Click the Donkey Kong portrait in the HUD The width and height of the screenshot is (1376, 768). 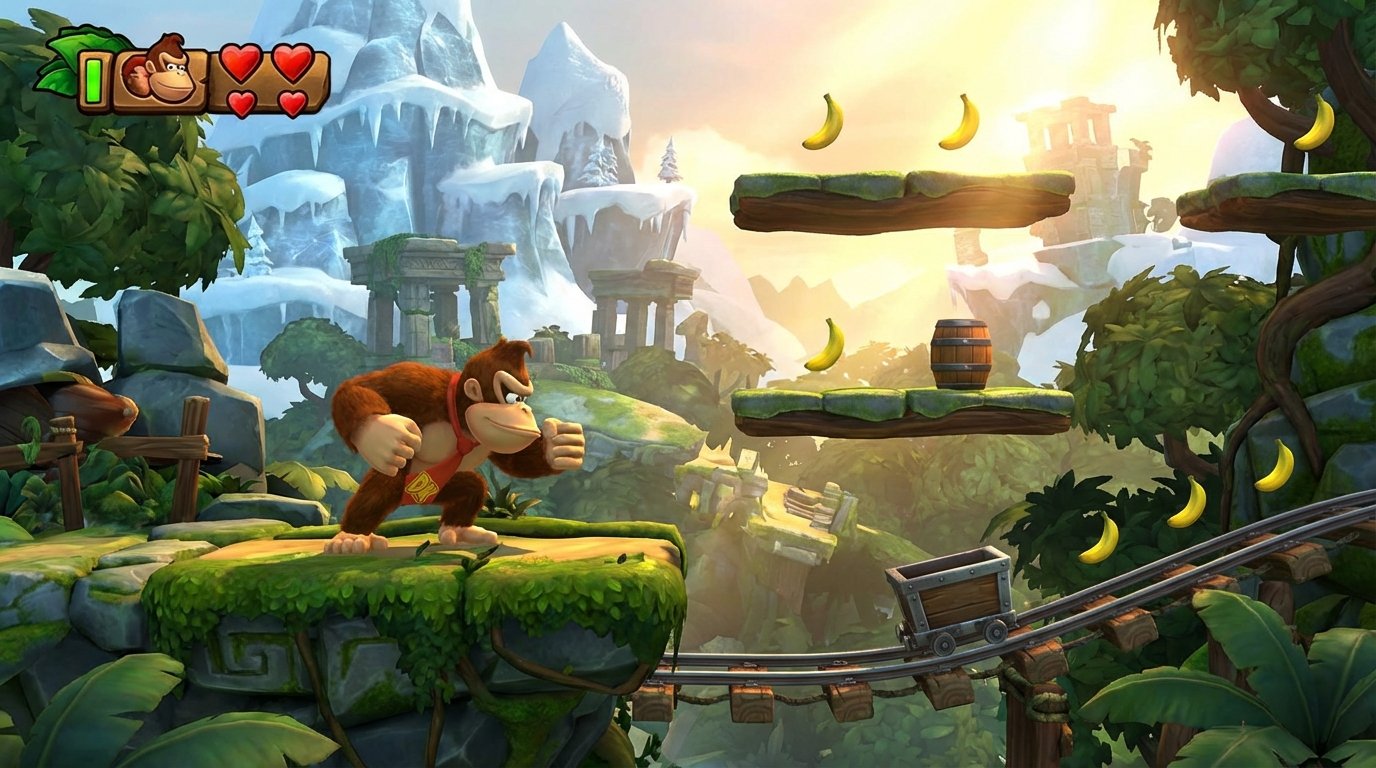coord(158,70)
